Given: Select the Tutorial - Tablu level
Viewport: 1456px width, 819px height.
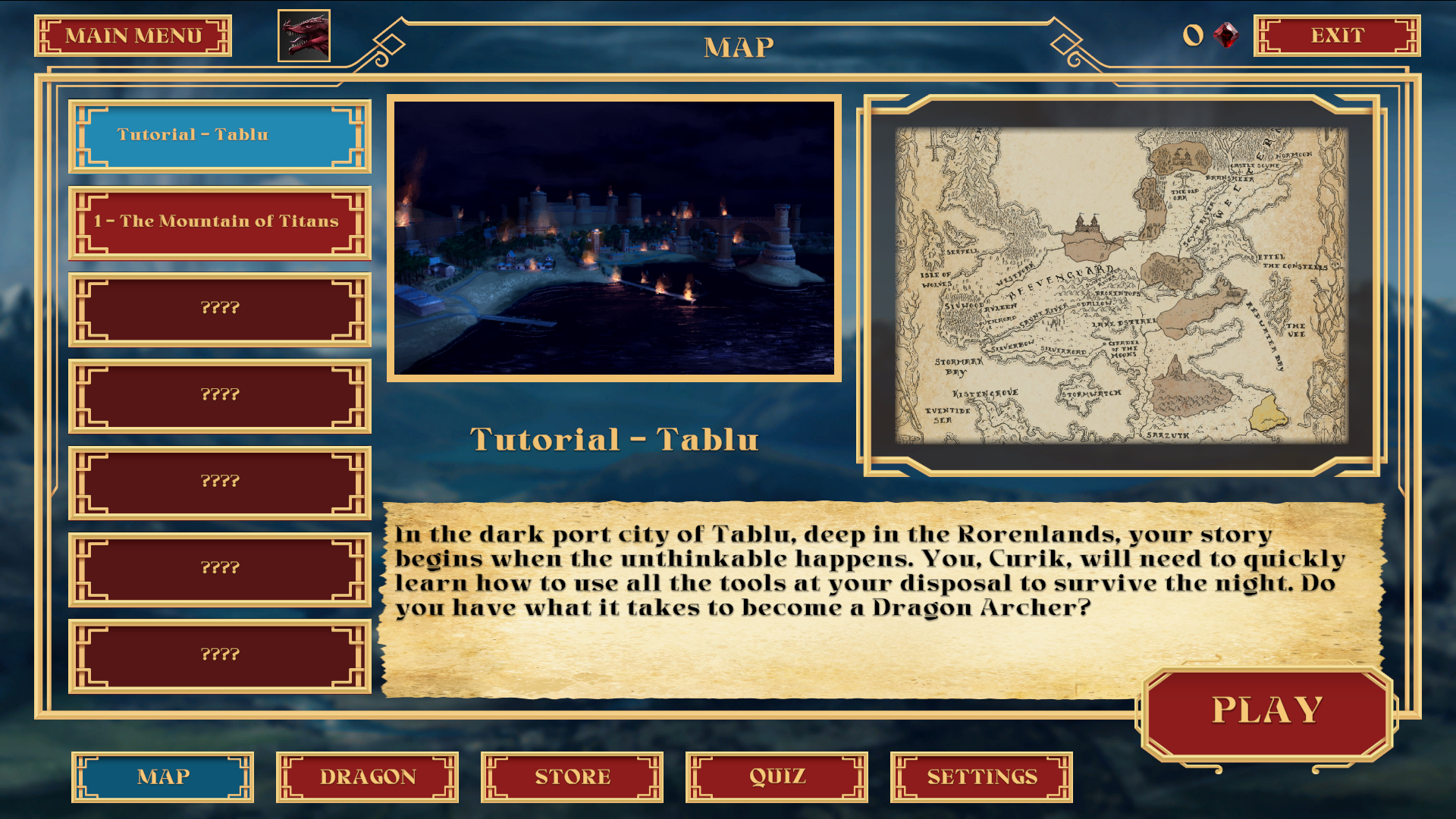Looking at the screenshot, I should point(219,136).
